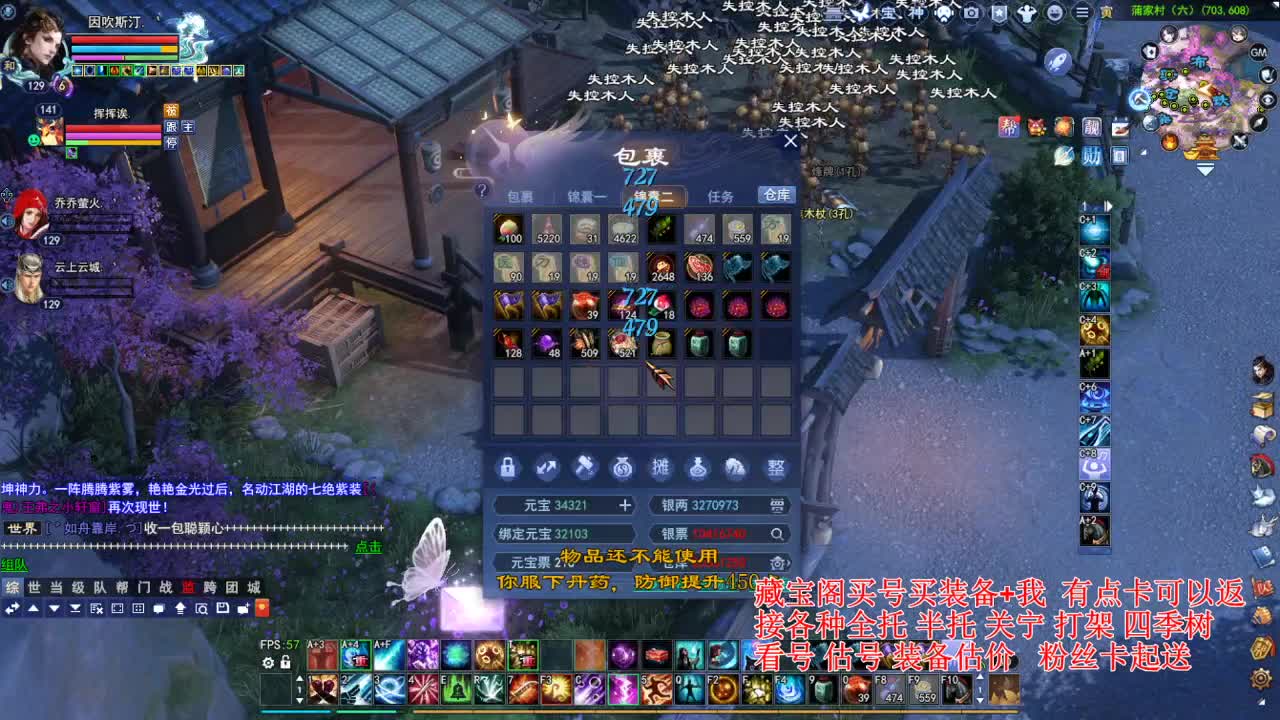
Task: Click the rocket icon left of the minimap
Action: 1057,61
